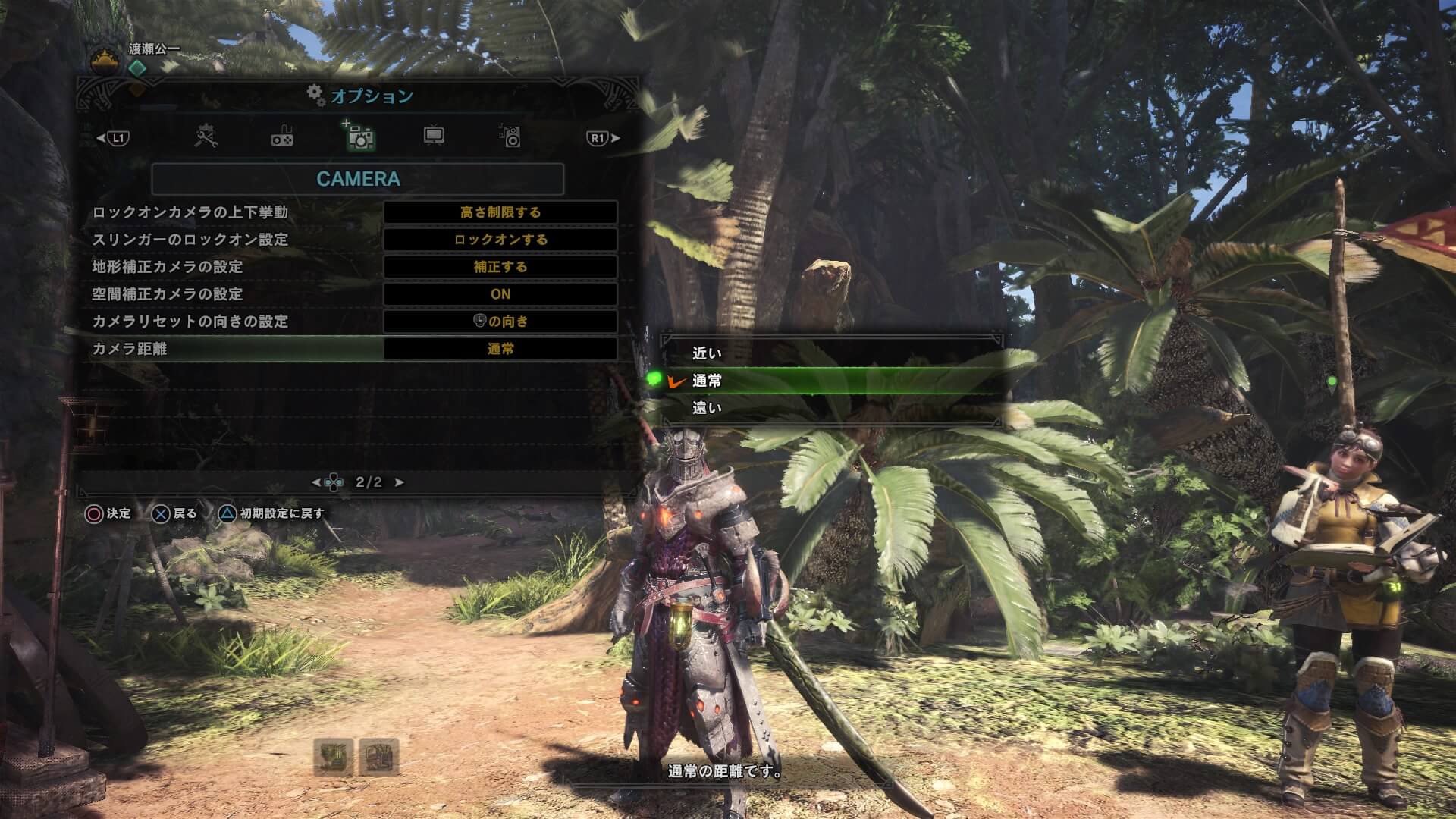Go to the next options page arrow
1456x819 pixels.
[x=400, y=482]
